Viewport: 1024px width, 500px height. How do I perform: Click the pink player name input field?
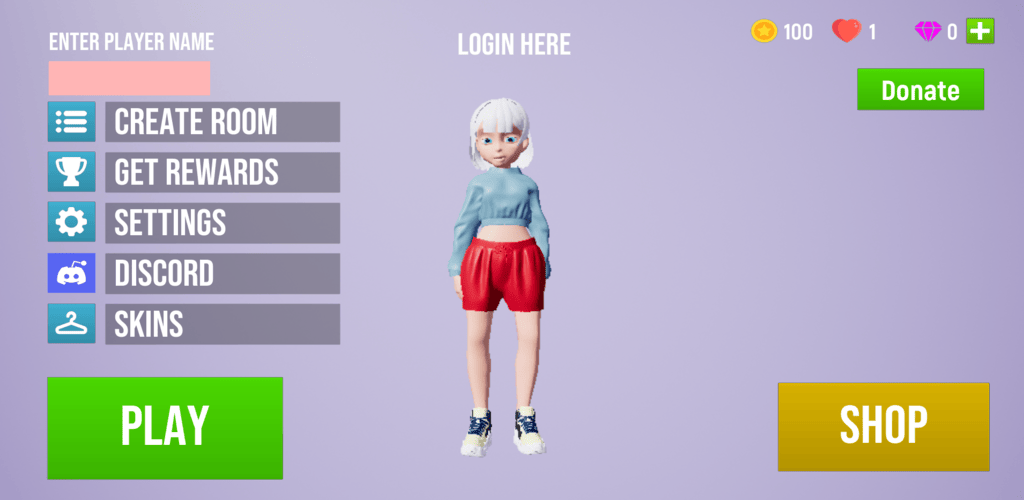tap(129, 78)
